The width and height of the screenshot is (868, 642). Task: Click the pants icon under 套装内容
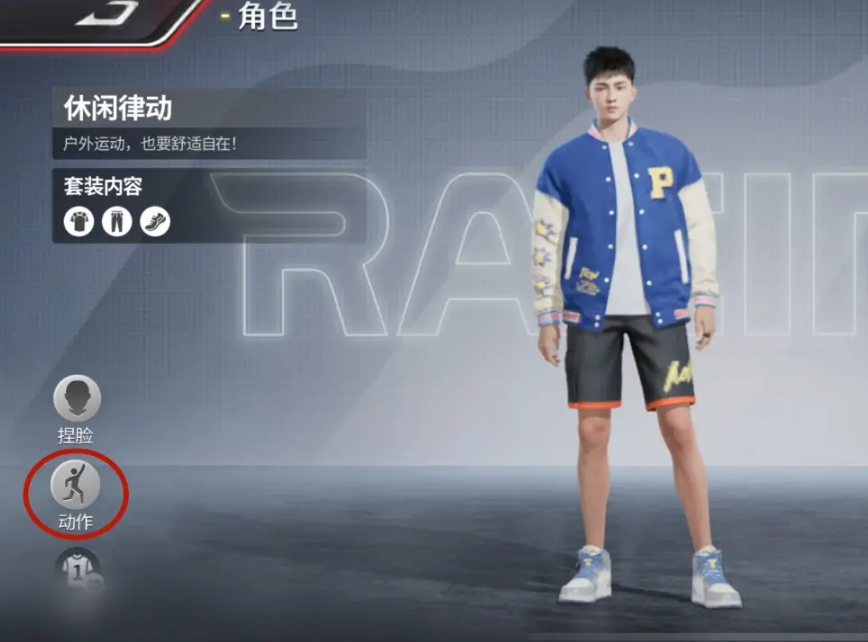pos(117,221)
